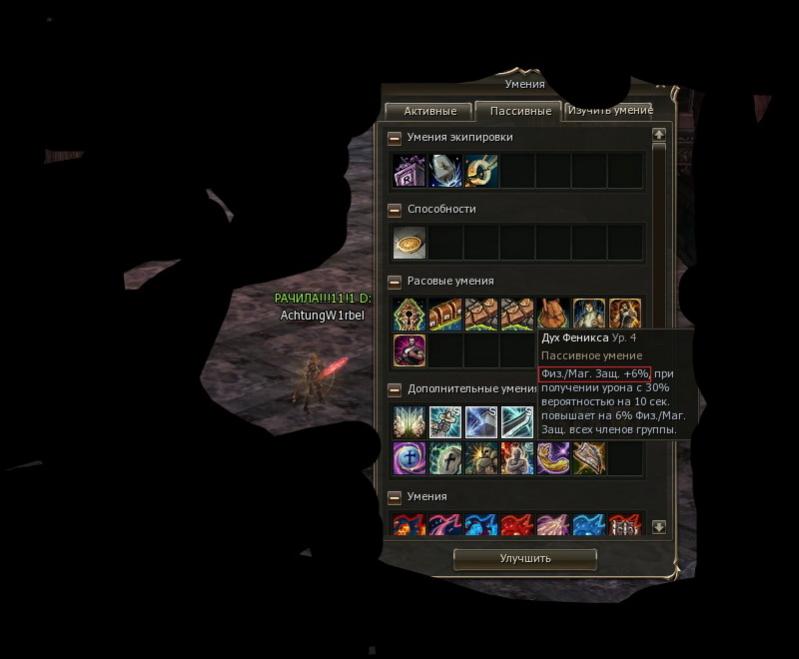Click the treasure chest racial skill icon
Screen dimensions: 799x659
coord(445,315)
